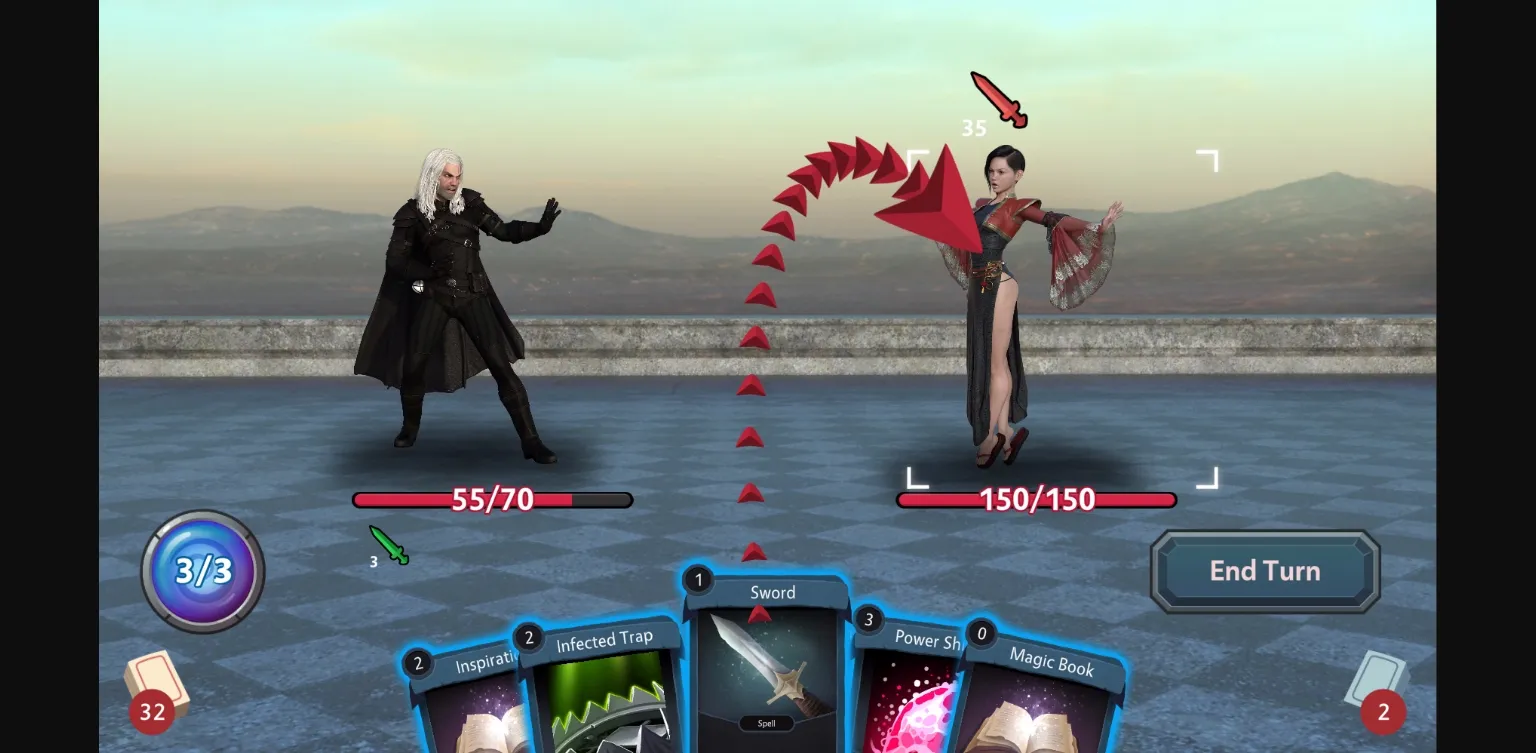
Task: Click the Spell type label on the Sword card
Action: (x=765, y=721)
